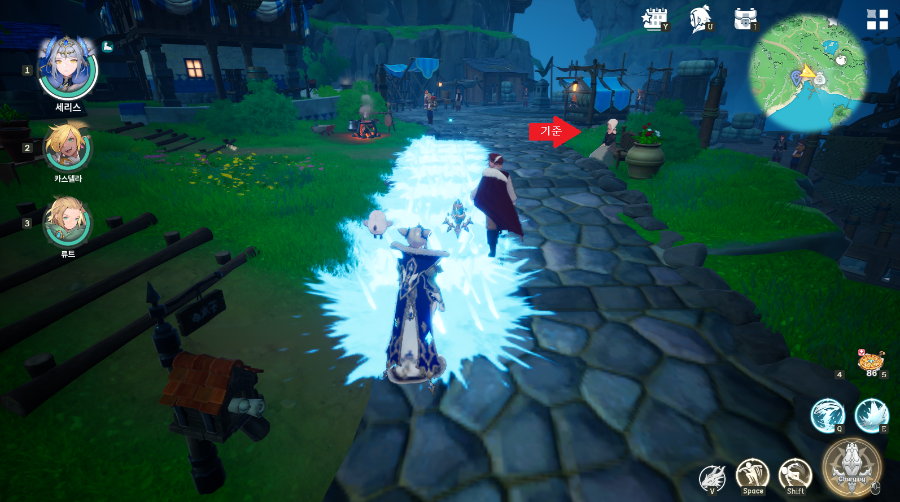This screenshot has width=900, height=502.
Task: Activate the ice slash skill
Action: point(827,415)
